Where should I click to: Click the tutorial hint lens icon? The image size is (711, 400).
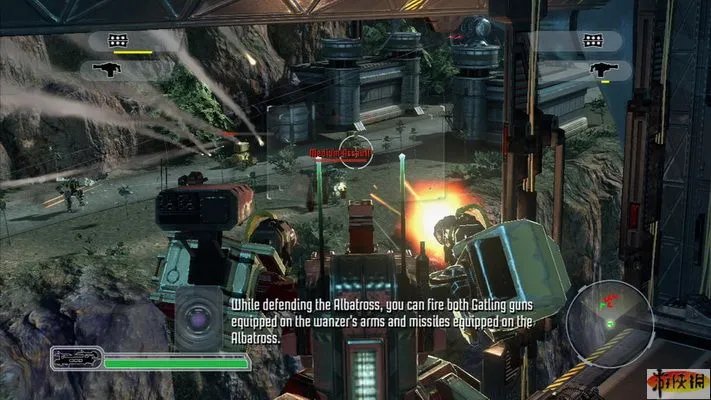pyautogui.click(x=197, y=319)
